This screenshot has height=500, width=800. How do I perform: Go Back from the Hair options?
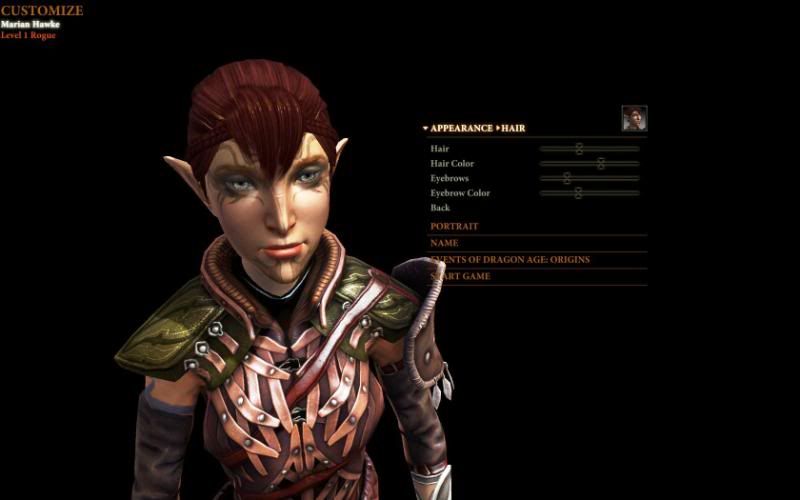pos(440,208)
